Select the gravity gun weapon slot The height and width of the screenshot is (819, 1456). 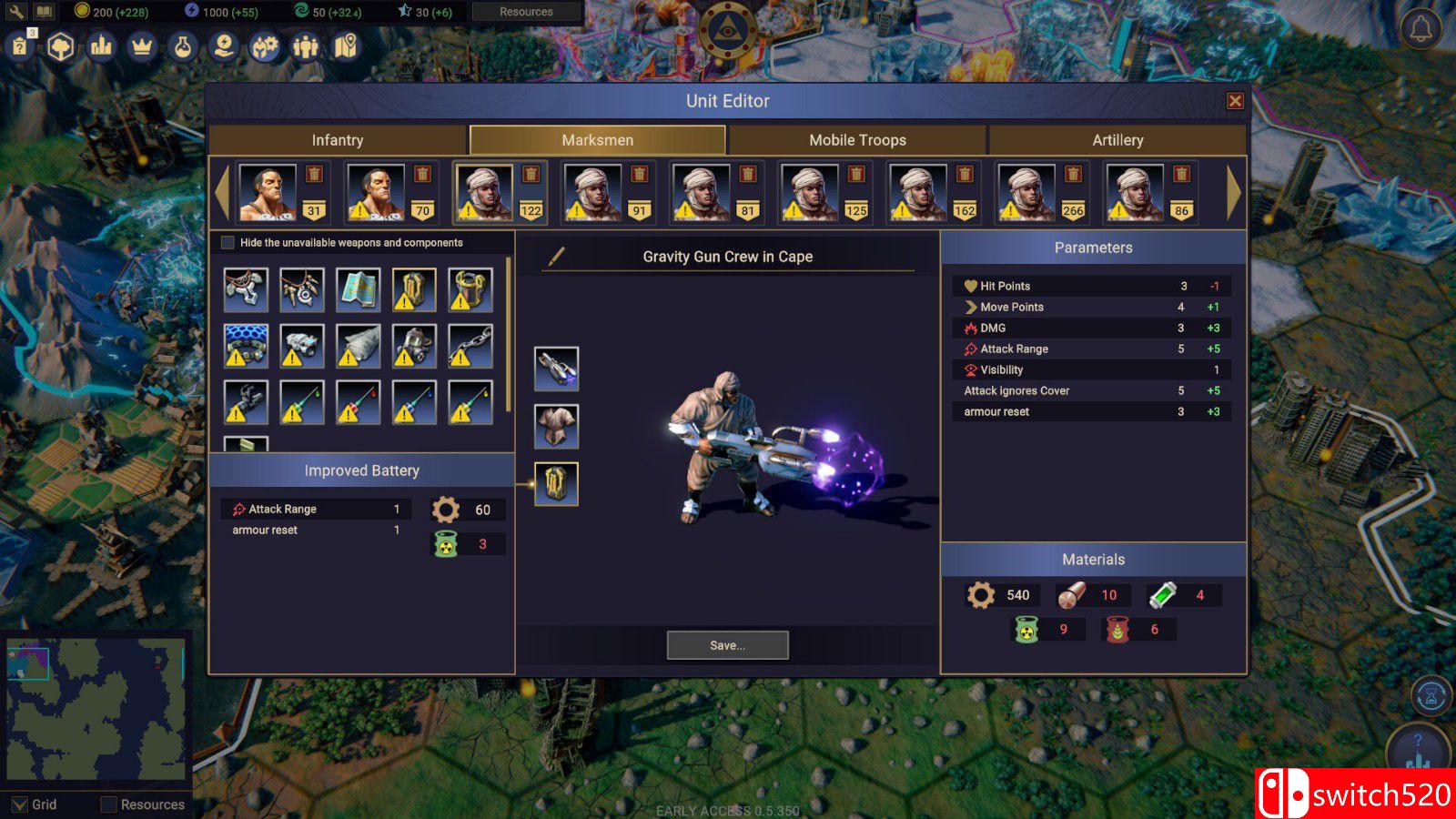pyautogui.click(x=556, y=369)
